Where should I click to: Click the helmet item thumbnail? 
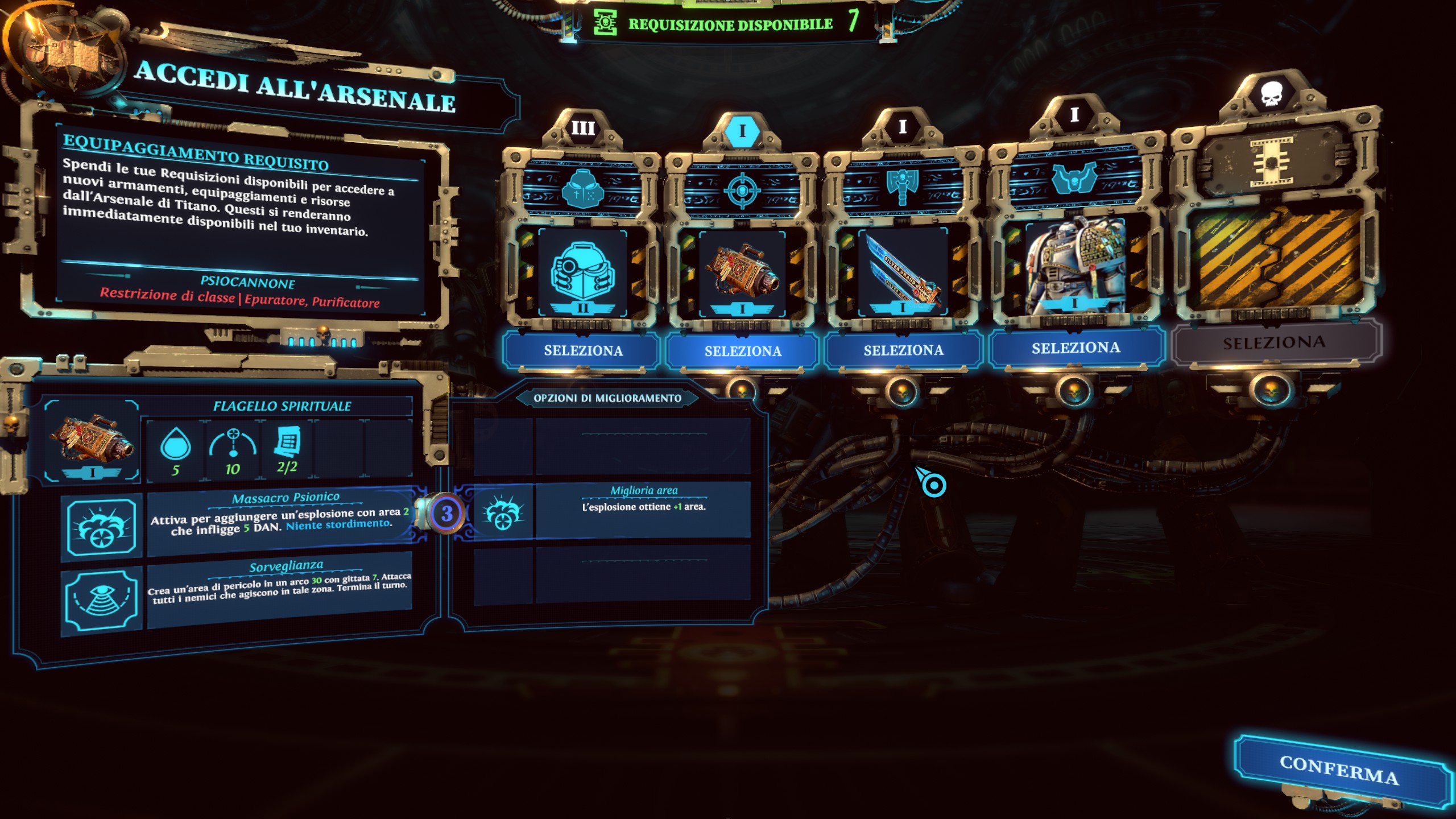[582, 273]
